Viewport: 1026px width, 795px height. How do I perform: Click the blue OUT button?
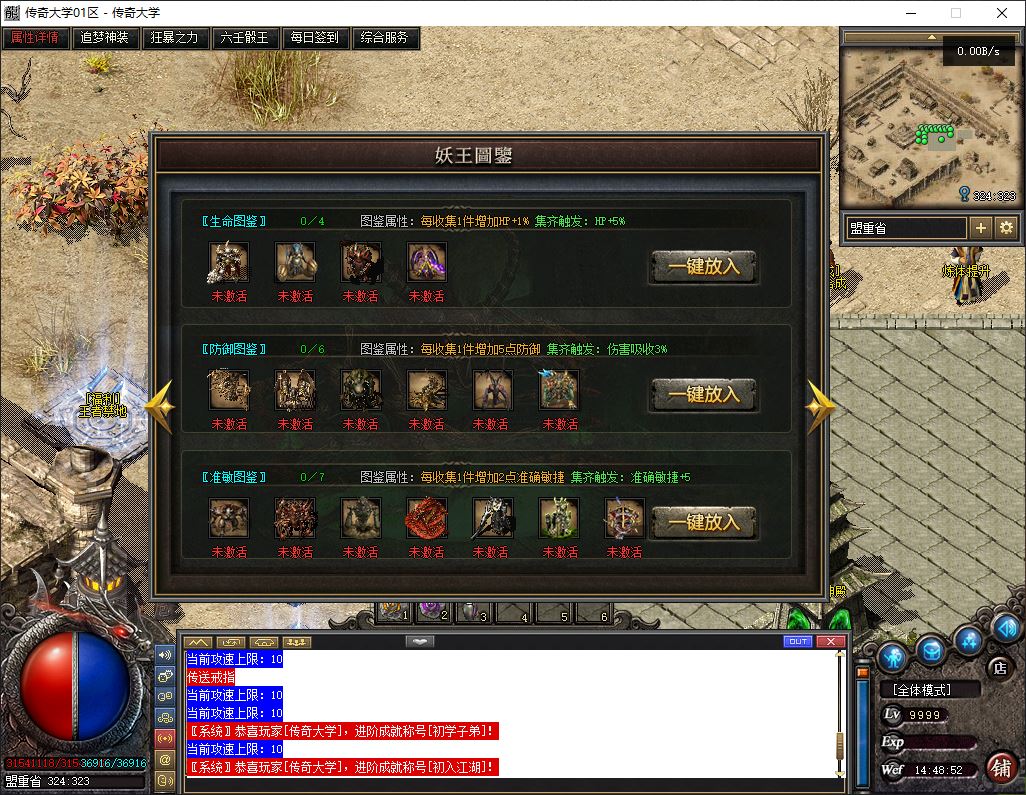pos(797,641)
